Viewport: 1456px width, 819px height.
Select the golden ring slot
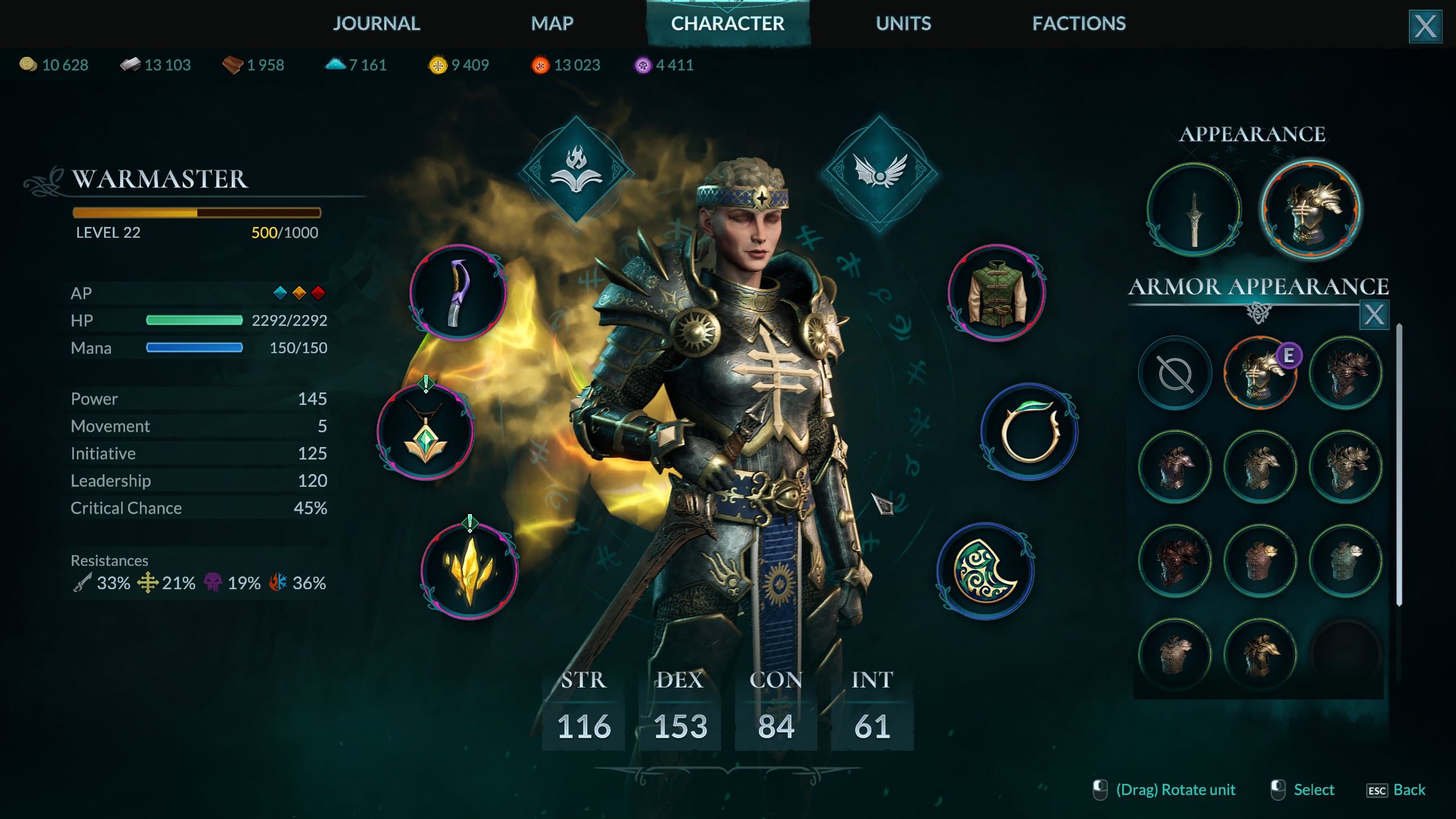click(x=1029, y=432)
